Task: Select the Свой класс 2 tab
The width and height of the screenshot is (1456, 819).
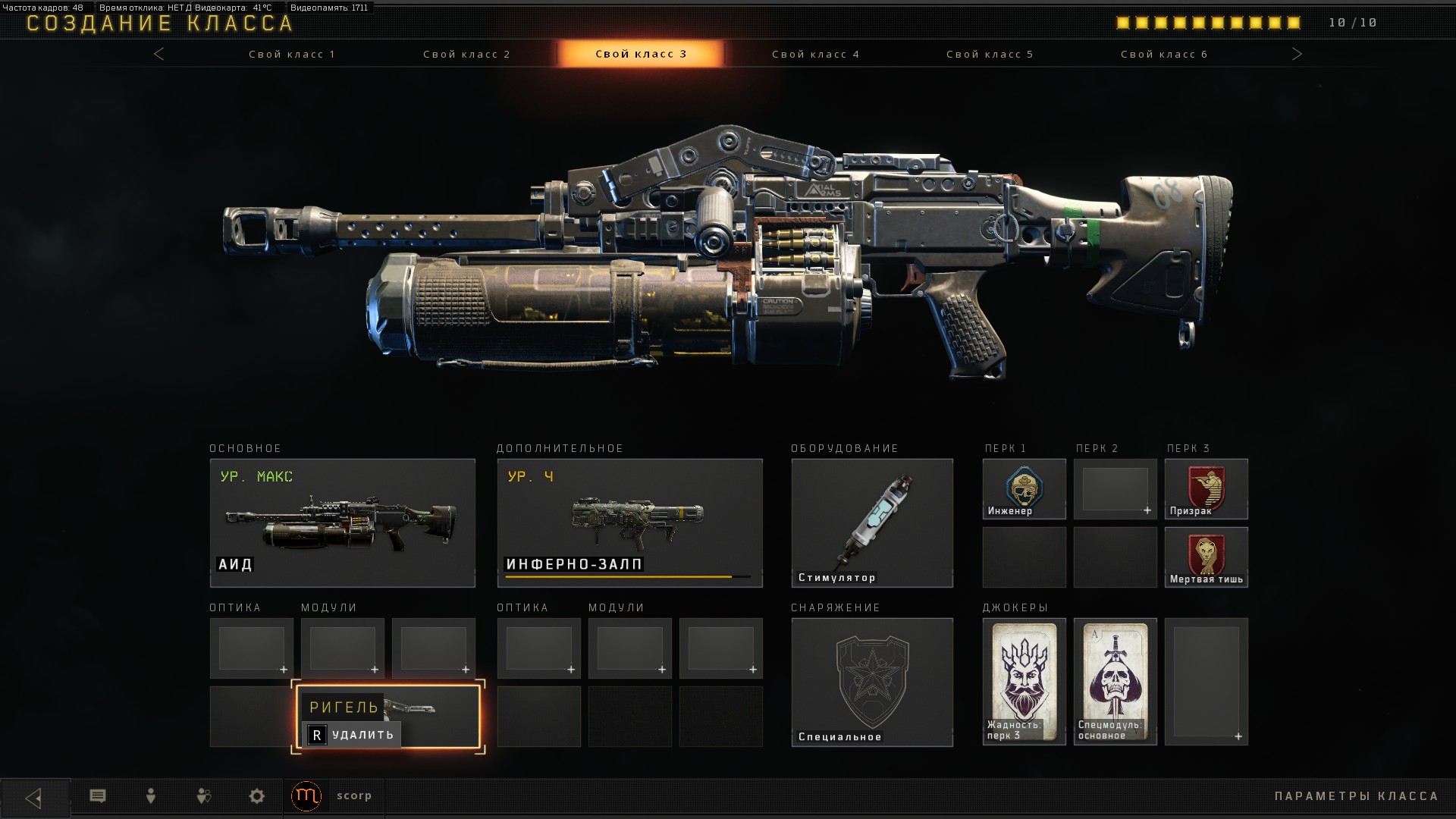Action: (466, 55)
